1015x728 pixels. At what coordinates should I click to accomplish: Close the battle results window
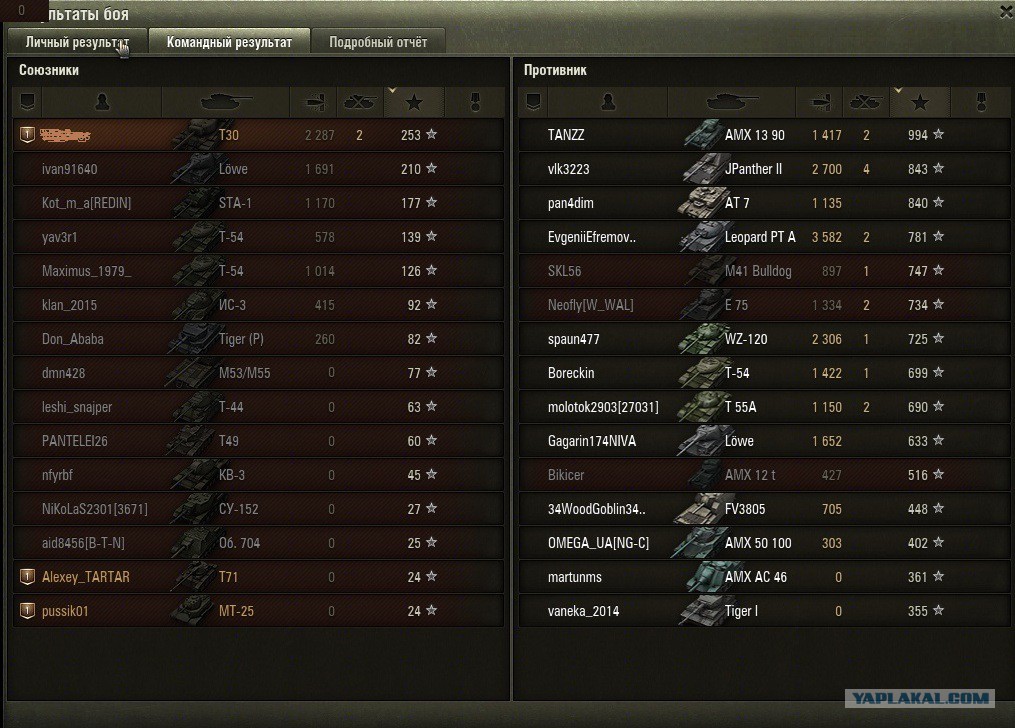coord(1006,11)
